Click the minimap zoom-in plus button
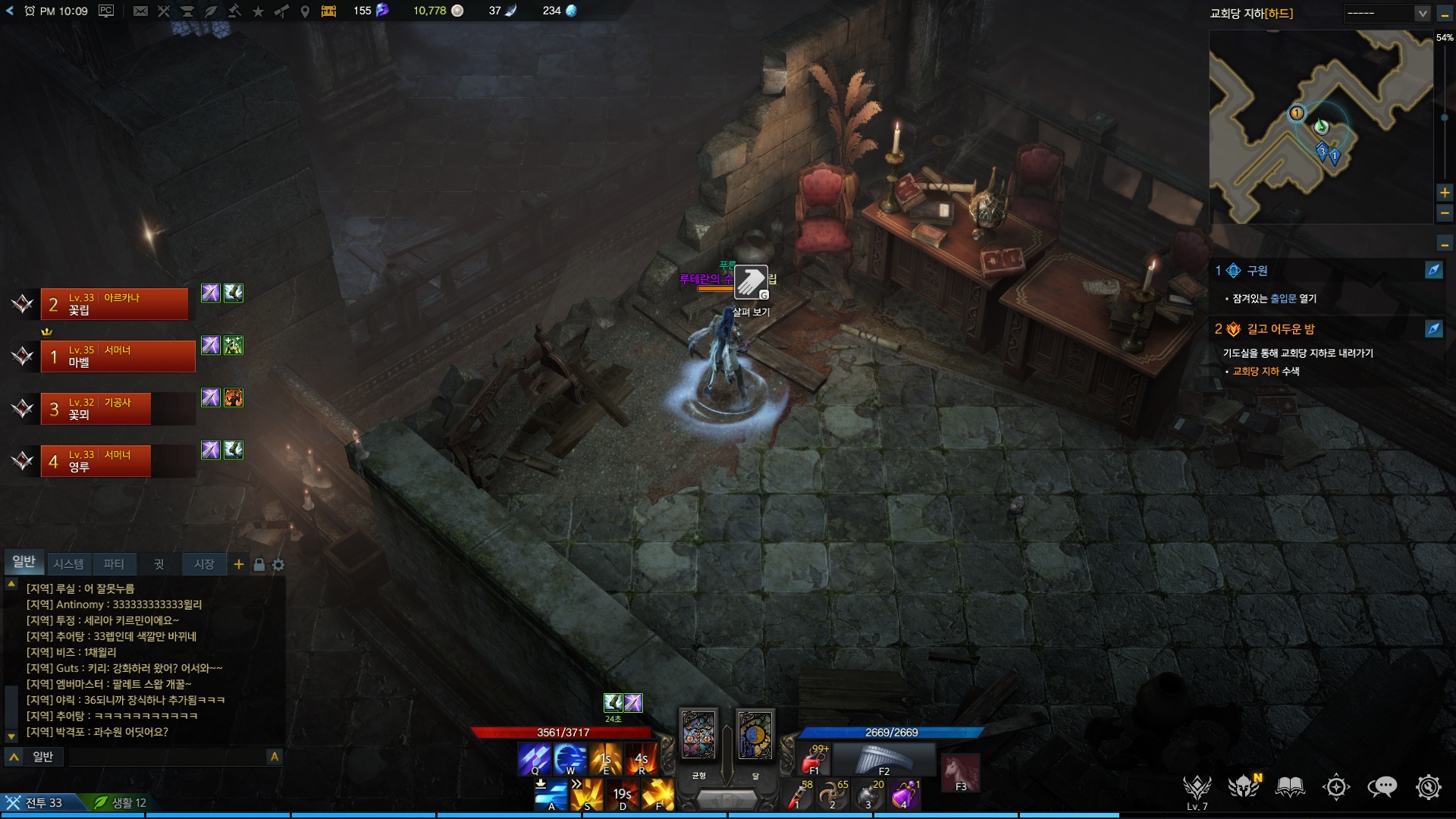The image size is (1456, 819). click(x=1445, y=193)
